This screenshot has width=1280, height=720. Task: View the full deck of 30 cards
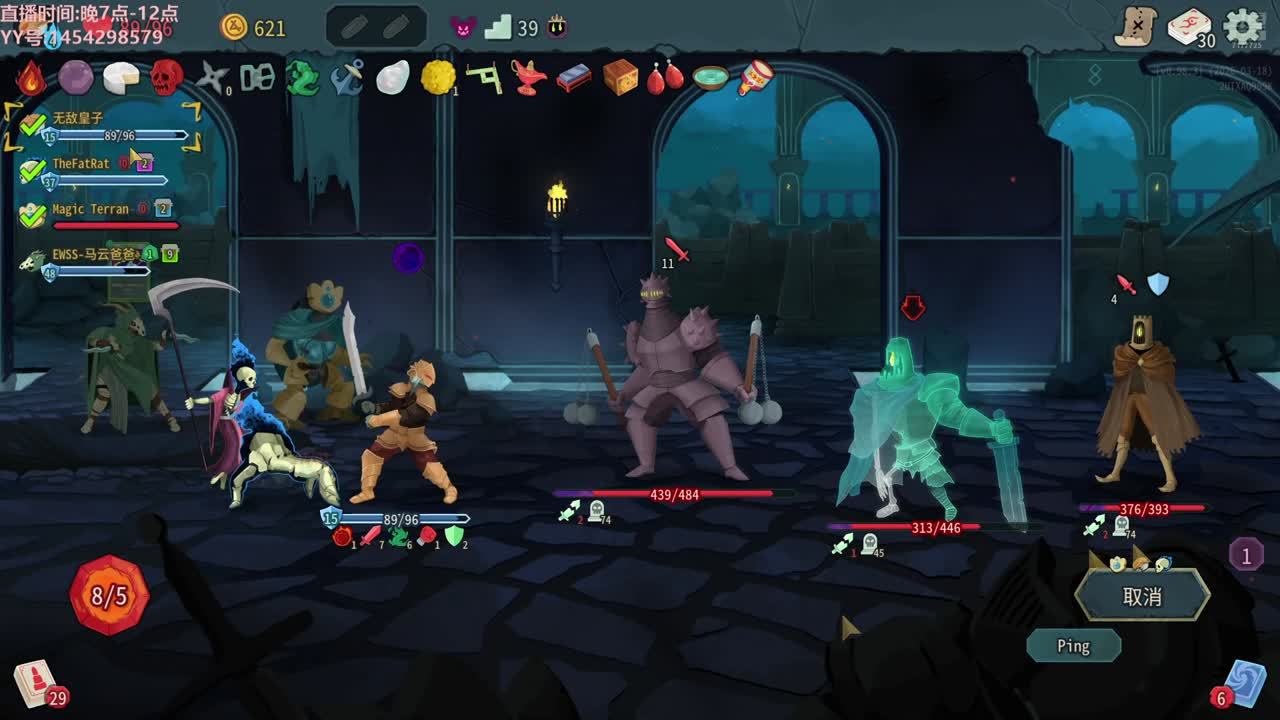click(1190, 28)
